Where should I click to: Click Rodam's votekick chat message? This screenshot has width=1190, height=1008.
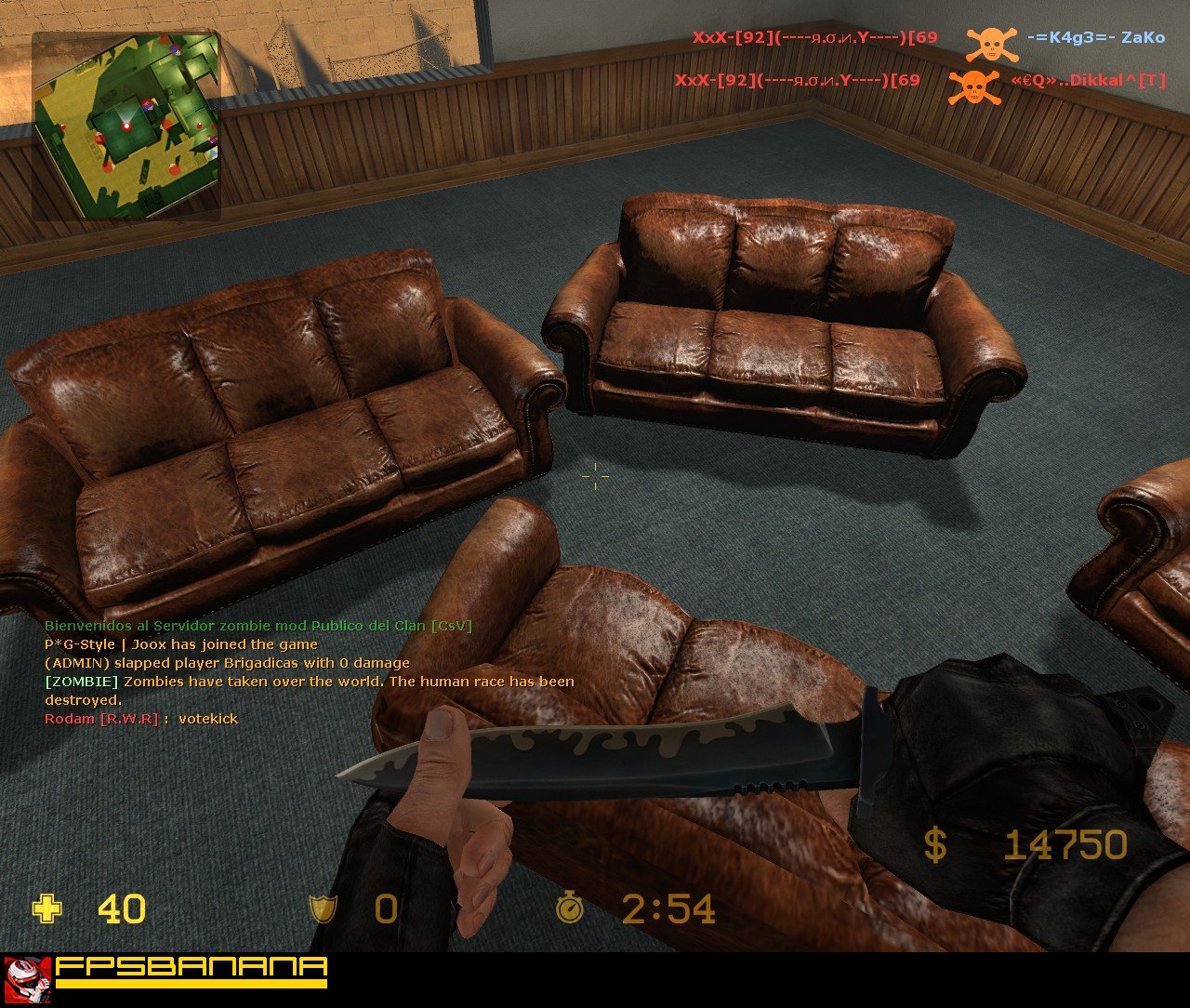[x=141, y=719]
